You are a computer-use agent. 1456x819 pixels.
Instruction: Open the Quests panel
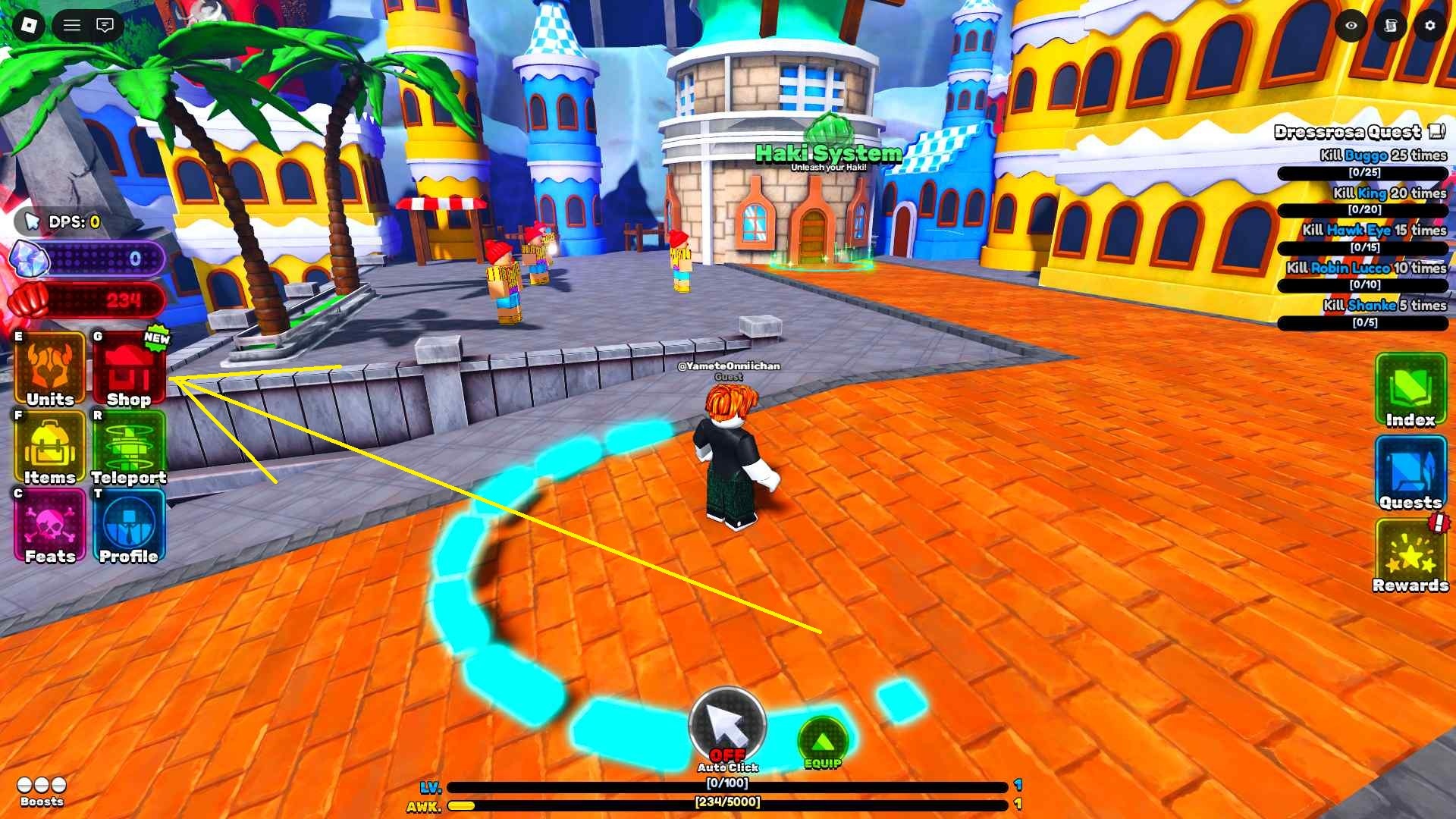[1410, 472]
